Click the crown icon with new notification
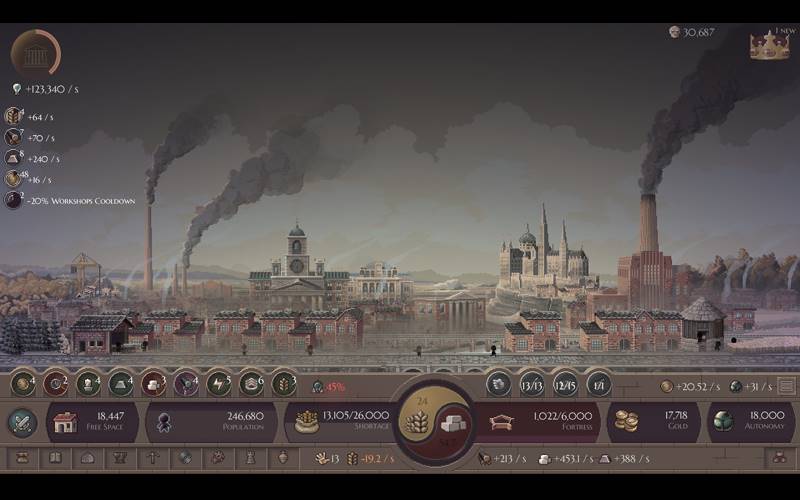Viewport: 800px width, 500px height. pyautogui.click(x=769, y=45)
